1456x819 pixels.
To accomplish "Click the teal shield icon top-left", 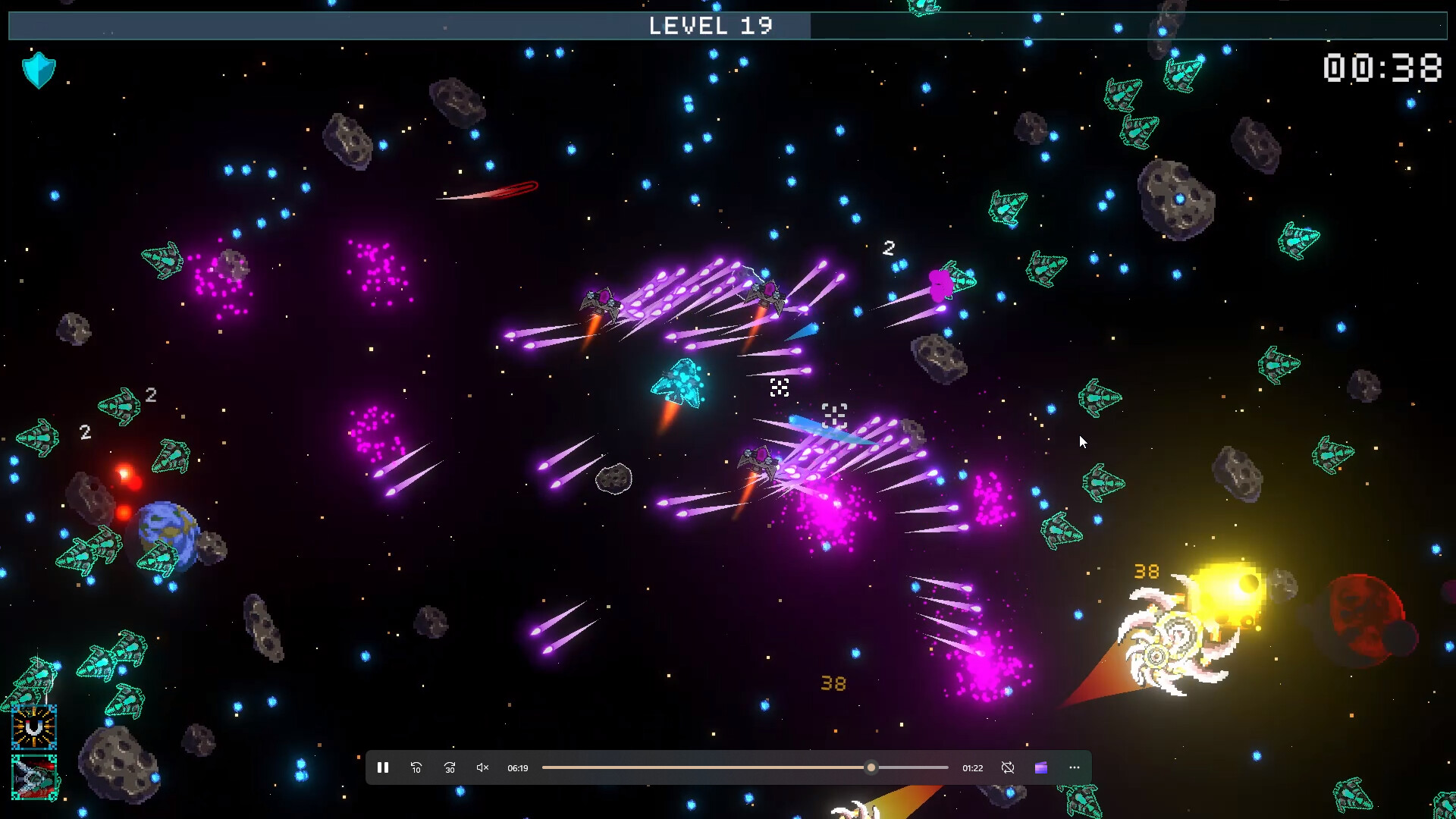I will click(x=39, y=70).
